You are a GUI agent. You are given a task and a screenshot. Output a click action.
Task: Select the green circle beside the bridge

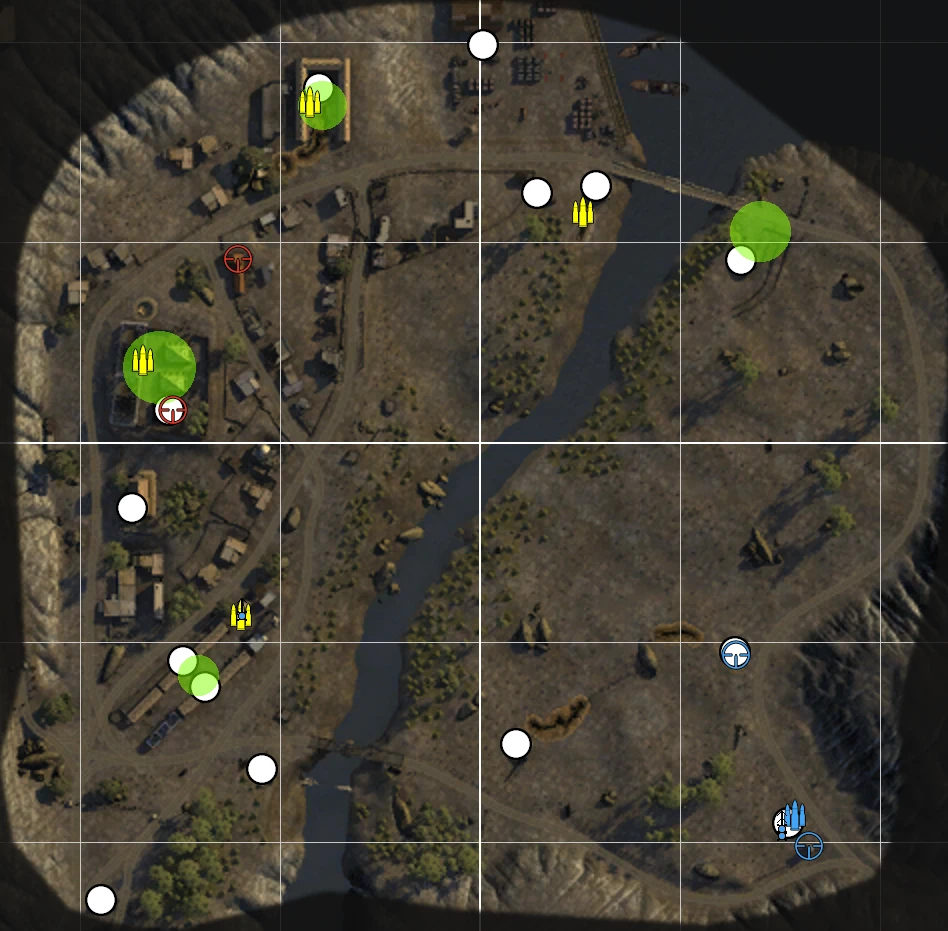760,231
